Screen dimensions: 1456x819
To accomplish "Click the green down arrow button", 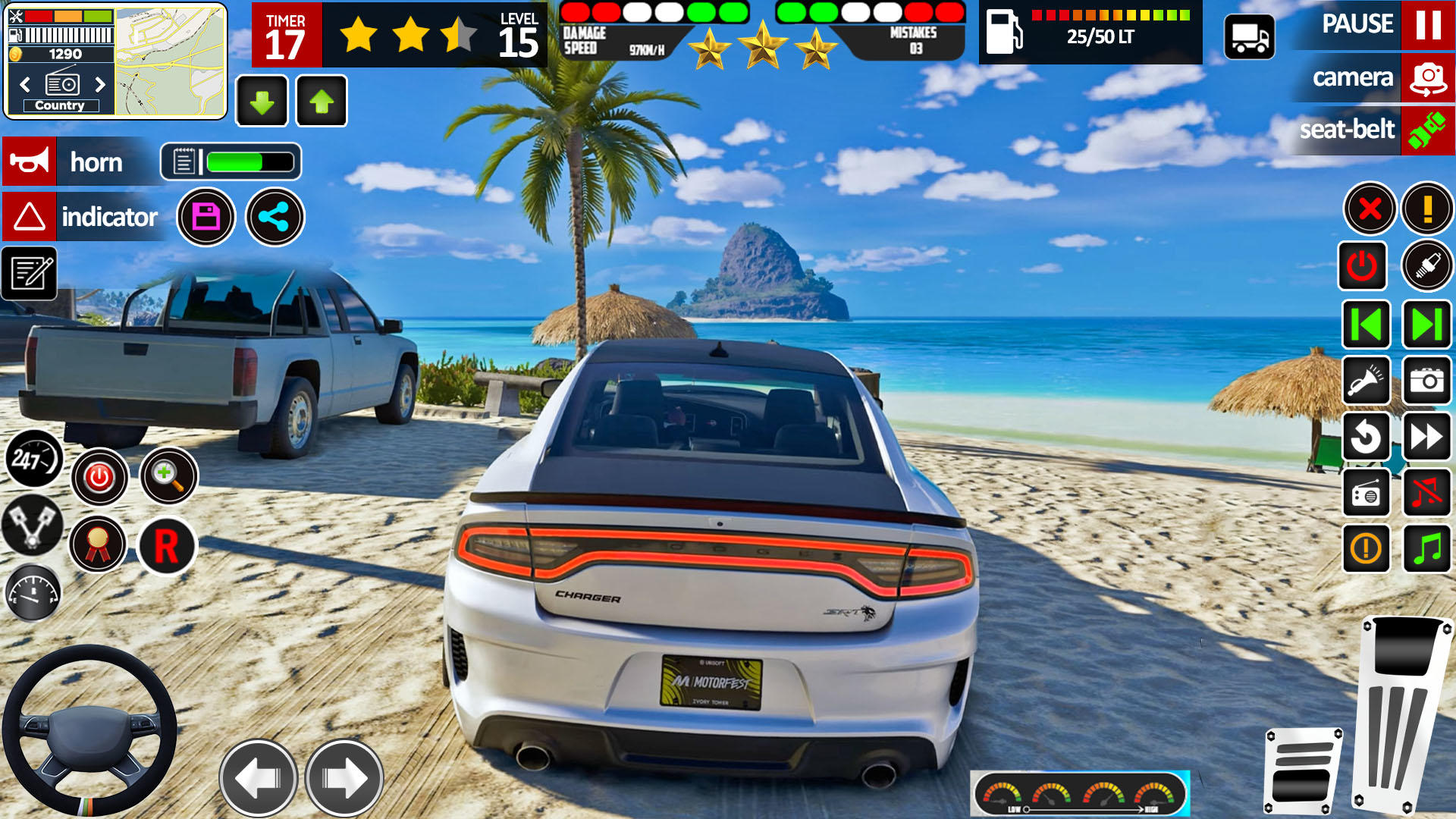I will click(x=262, y=101).
